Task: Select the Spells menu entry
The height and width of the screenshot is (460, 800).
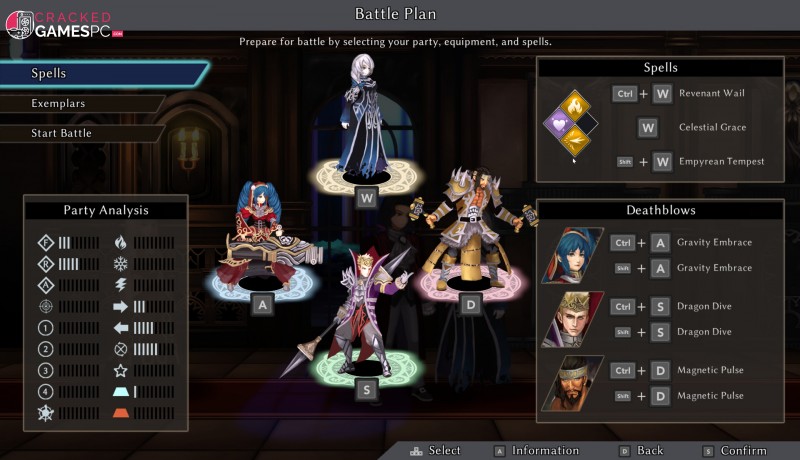Action: click(100, 74)
